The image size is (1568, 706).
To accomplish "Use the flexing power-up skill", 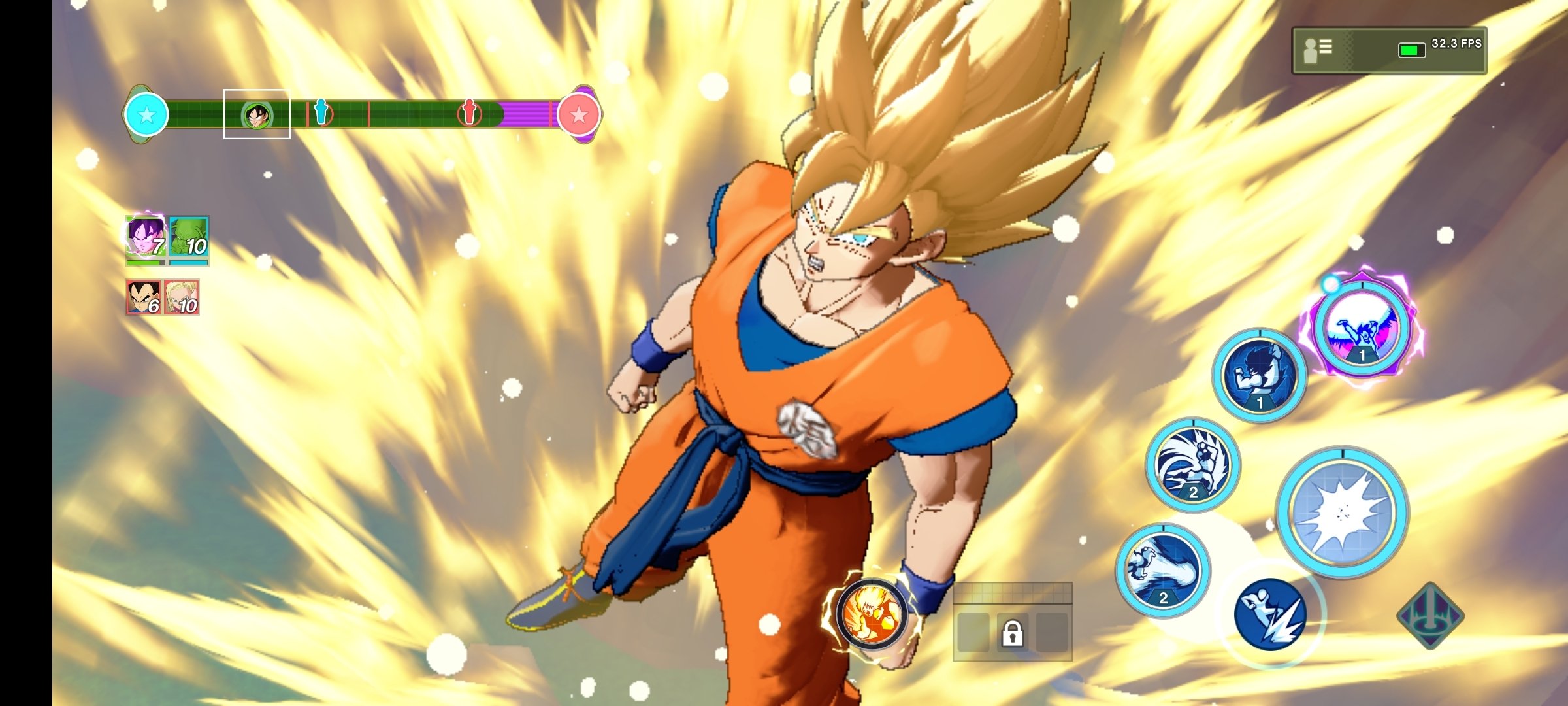I will coord(1259,376).
